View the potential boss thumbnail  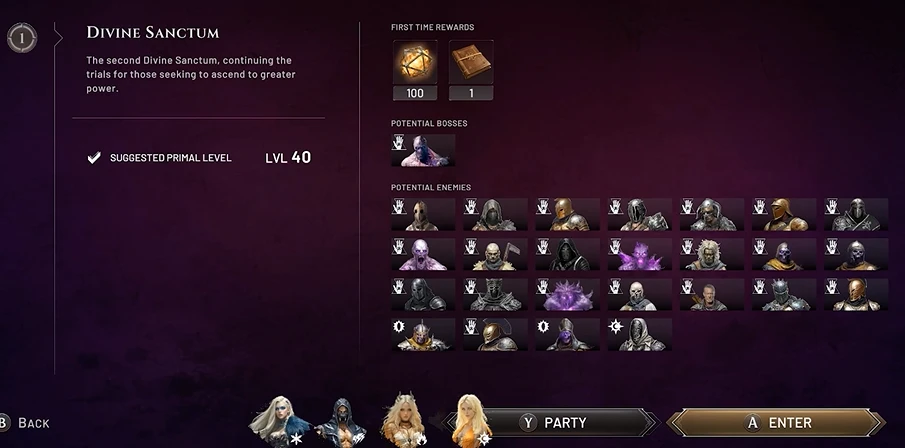pos(423,151)
